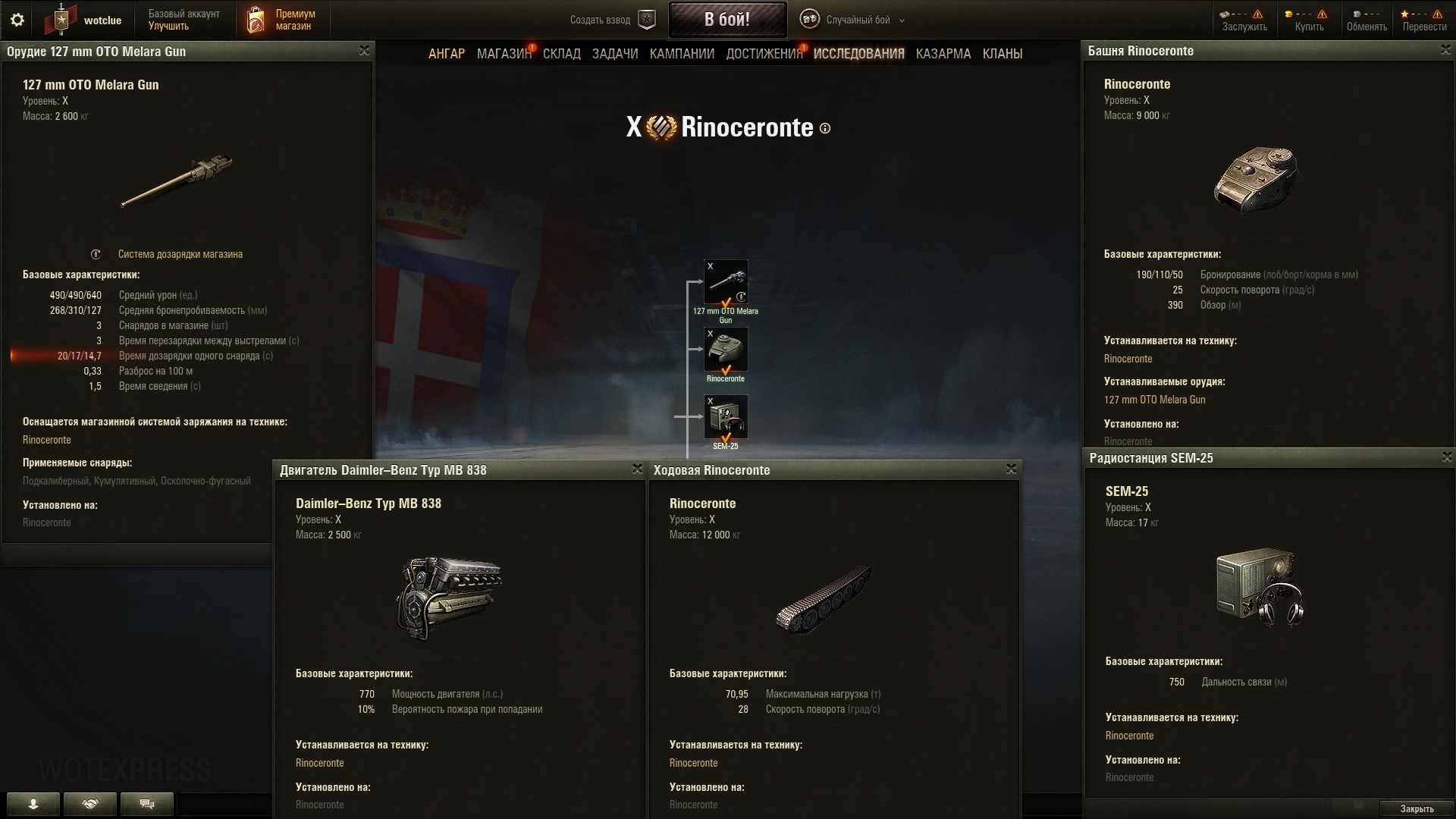Close the Двигатель Daimler-Benz window
This screenshot has width=1456, height=819.
pyautogui.click(x=637, y=469)
